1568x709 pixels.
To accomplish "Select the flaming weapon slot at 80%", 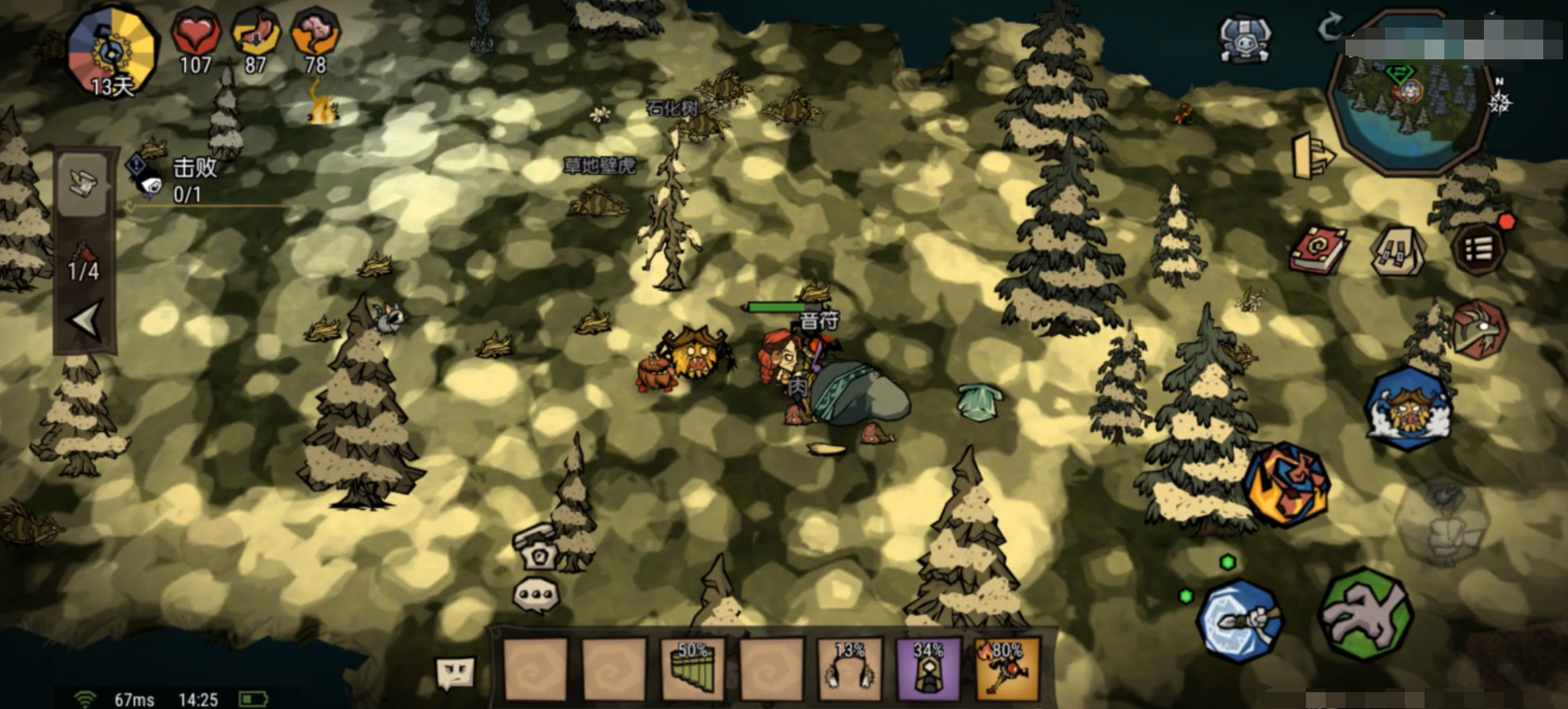I will (1007, 668).
